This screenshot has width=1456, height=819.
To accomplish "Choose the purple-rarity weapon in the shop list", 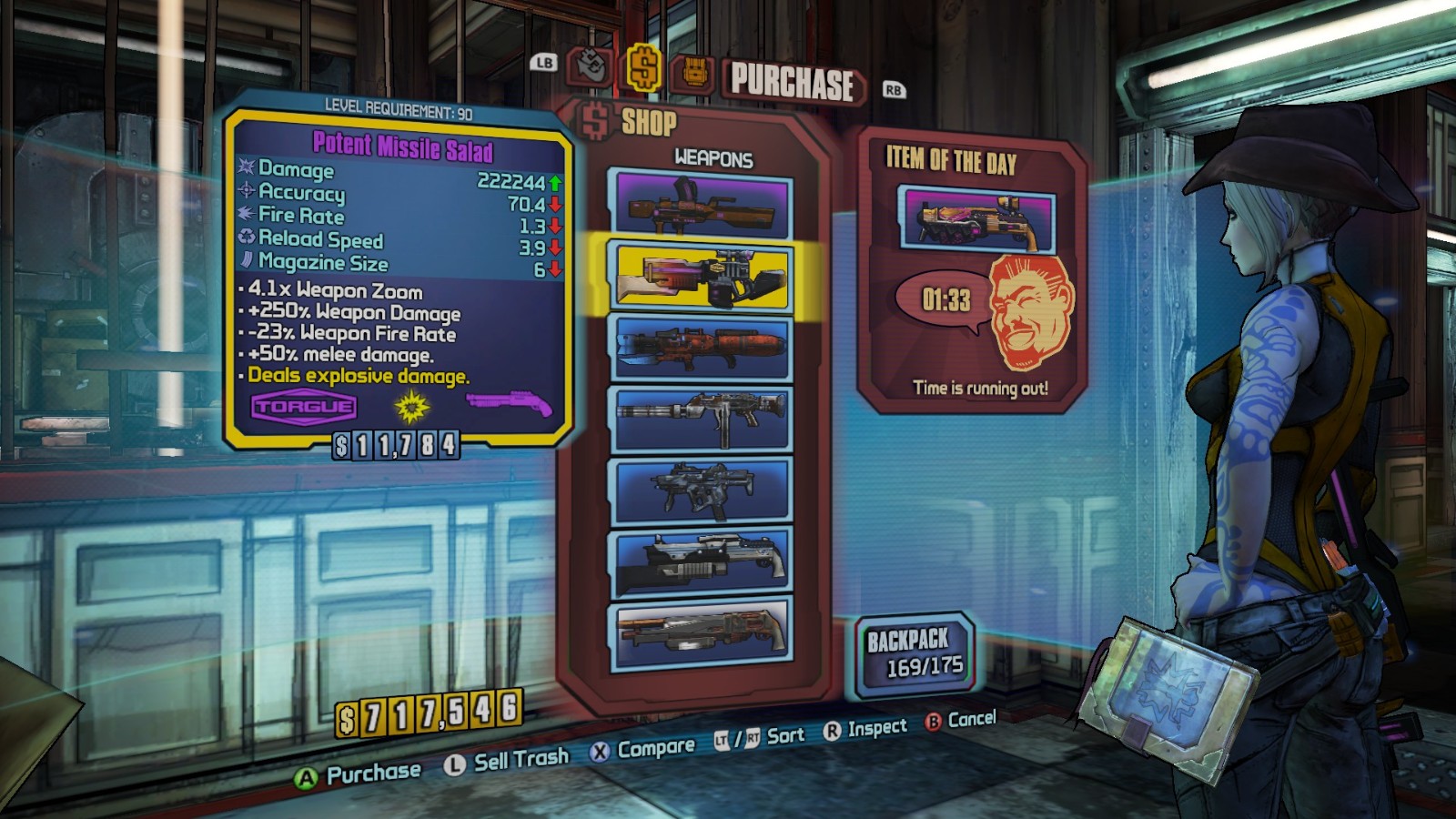I will point(701,204).
